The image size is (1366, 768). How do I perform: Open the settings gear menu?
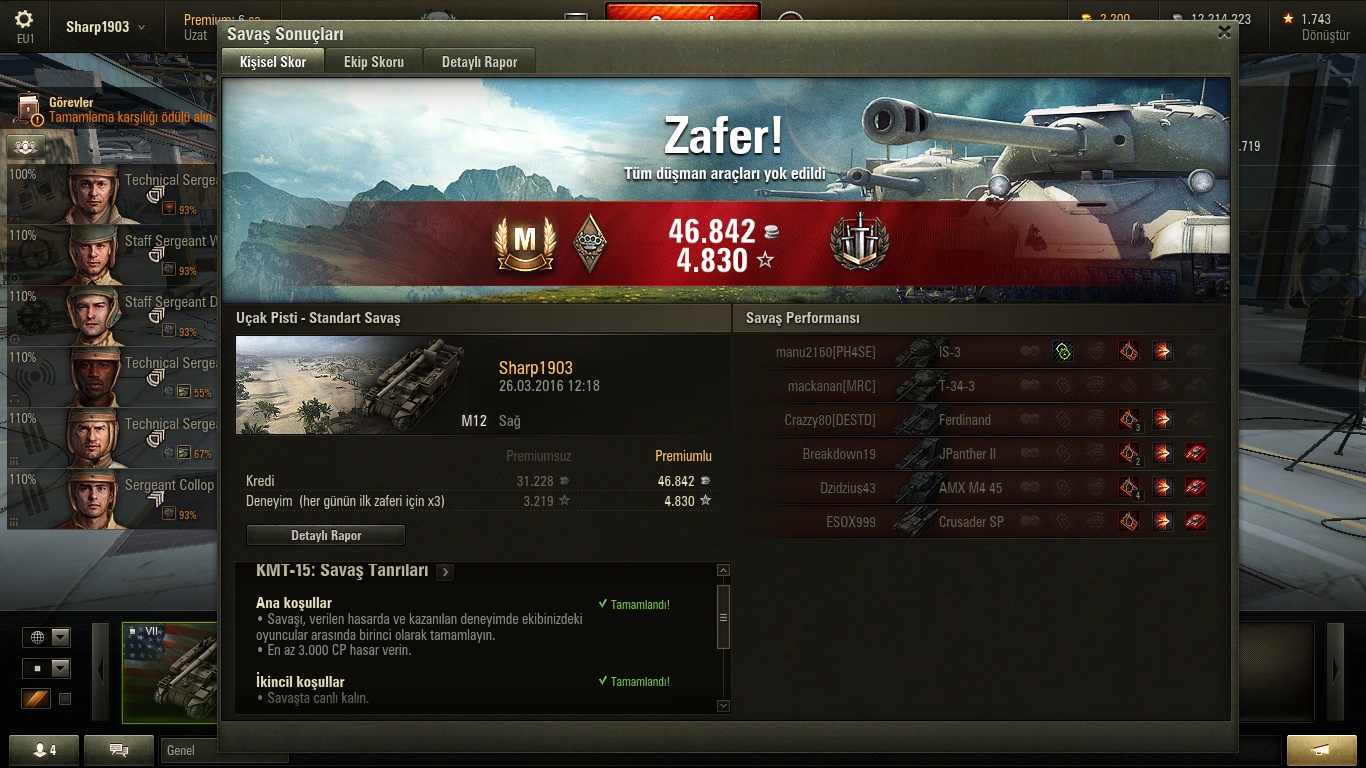[25, 21]
